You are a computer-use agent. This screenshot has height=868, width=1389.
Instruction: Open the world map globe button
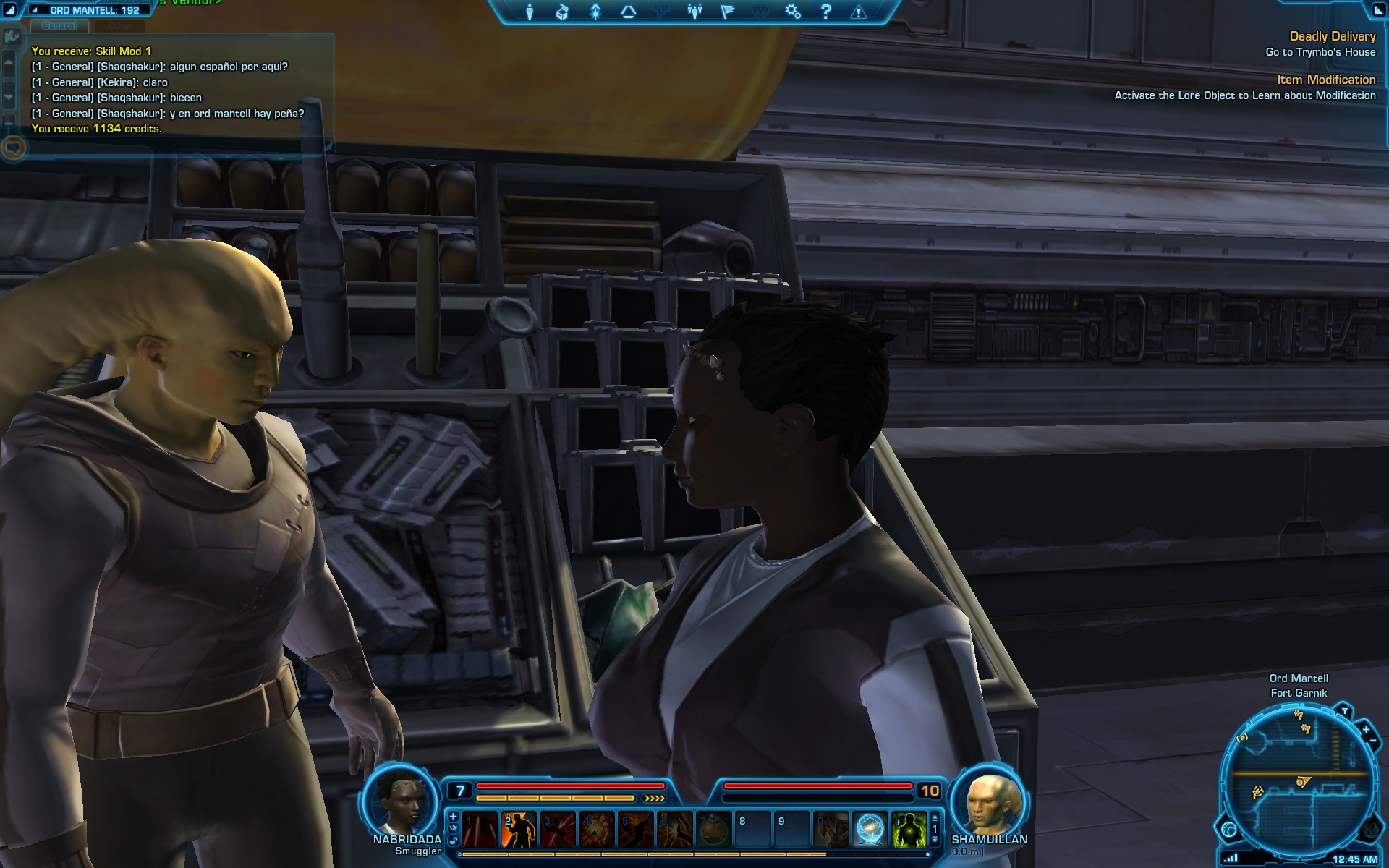(1228, 829)
